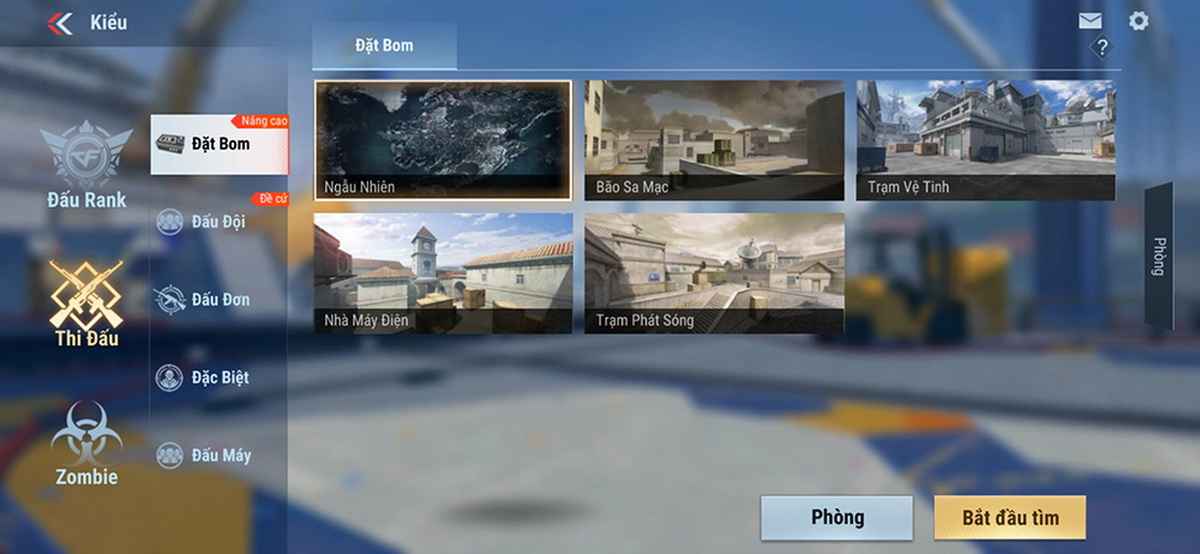
Task: Open the settings gear icon
Action: (1138, 21)
